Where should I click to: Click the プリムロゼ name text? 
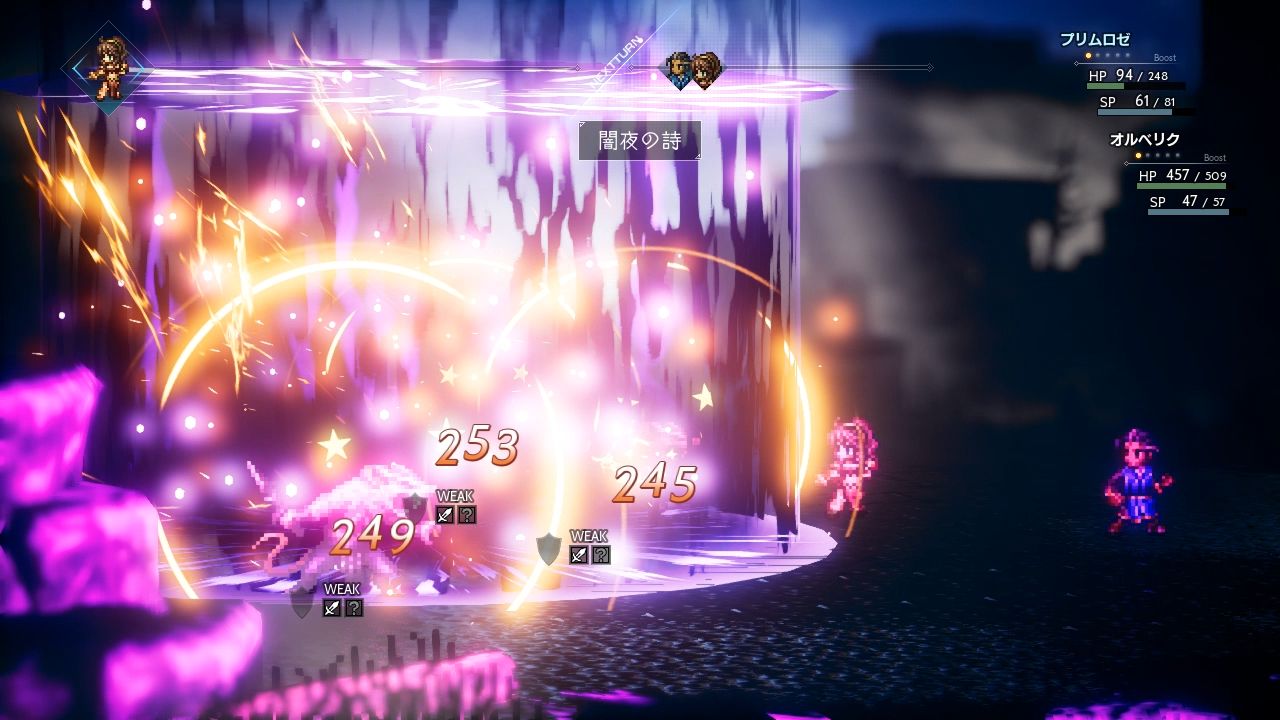tap(1095, 38)
